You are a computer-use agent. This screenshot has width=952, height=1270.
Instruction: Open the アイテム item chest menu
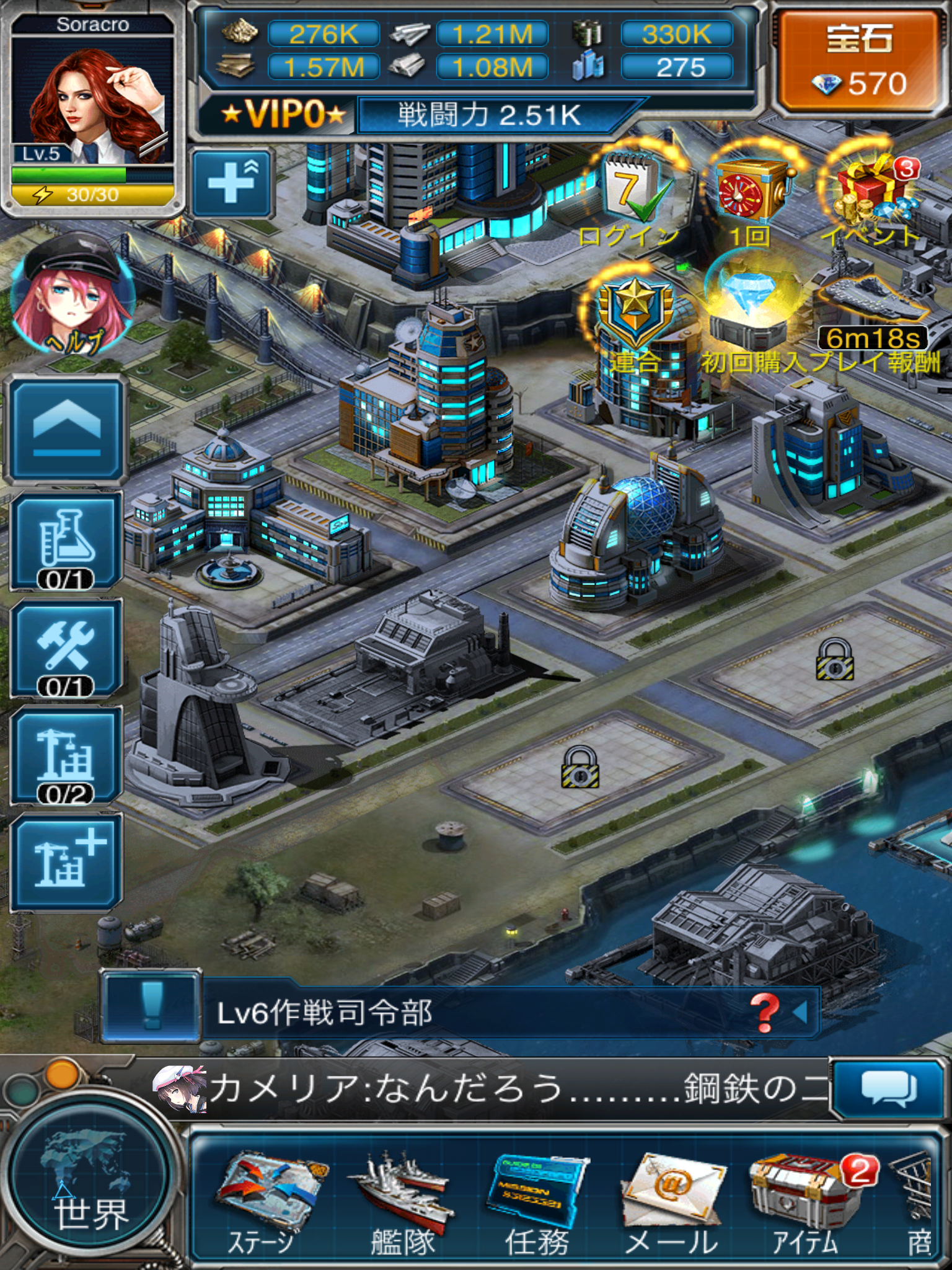pyautogui.click(x=804, y=1203)
